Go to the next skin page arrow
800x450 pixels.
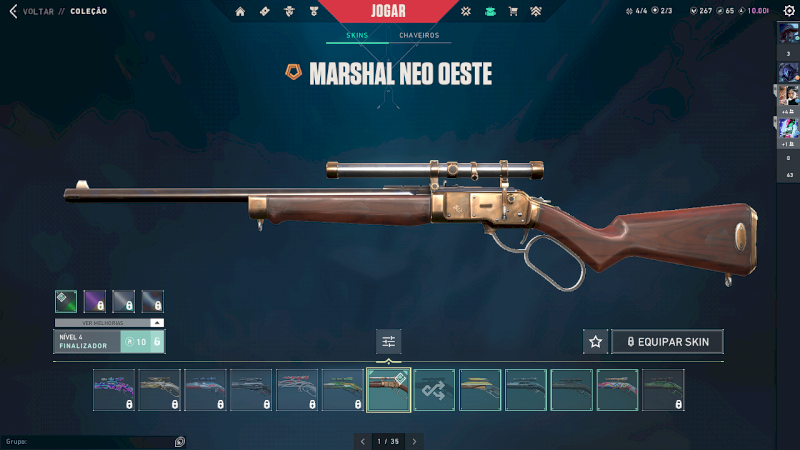click(x=414, y=440)
